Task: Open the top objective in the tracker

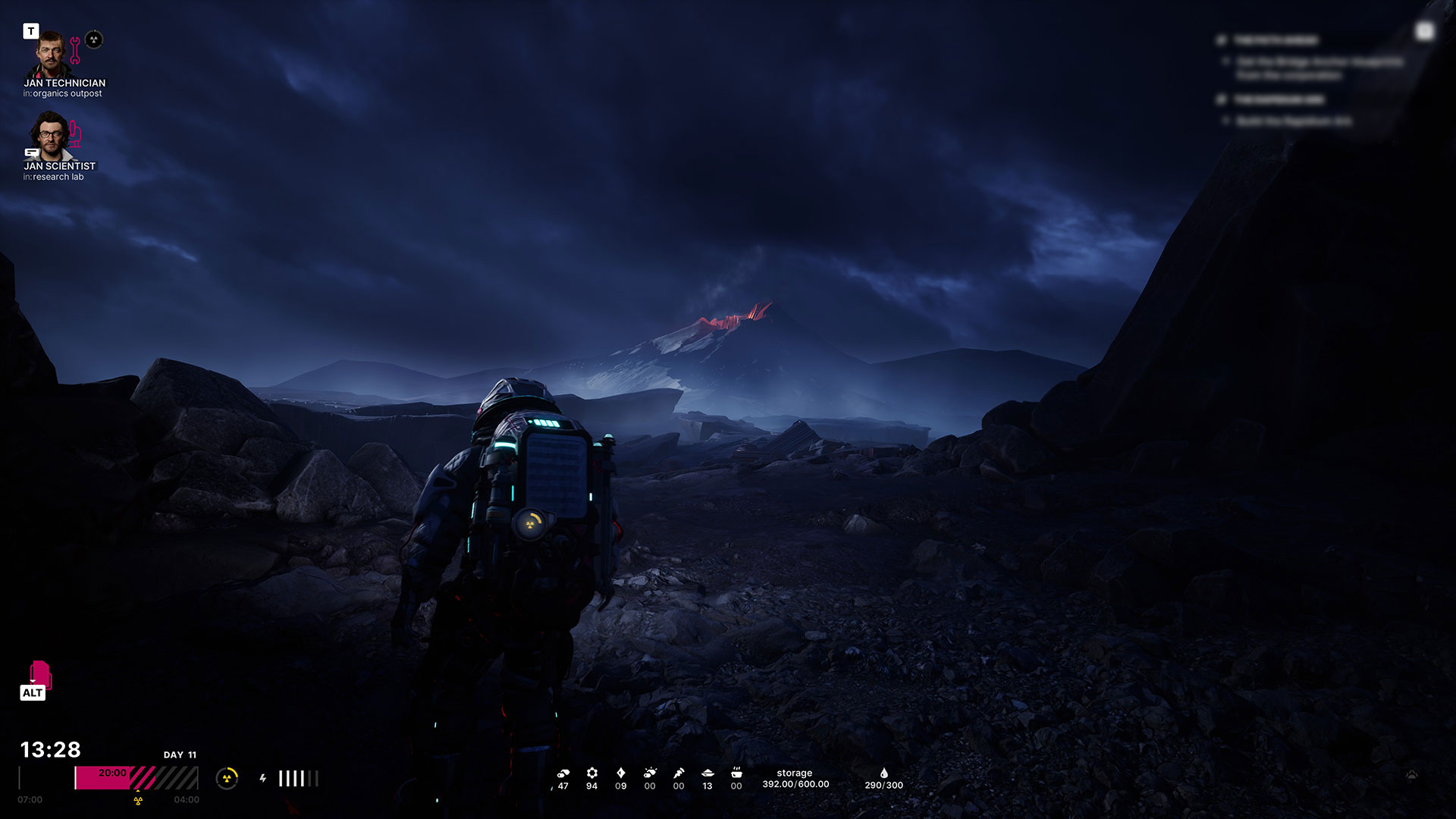Action: tap(1276, 40)
